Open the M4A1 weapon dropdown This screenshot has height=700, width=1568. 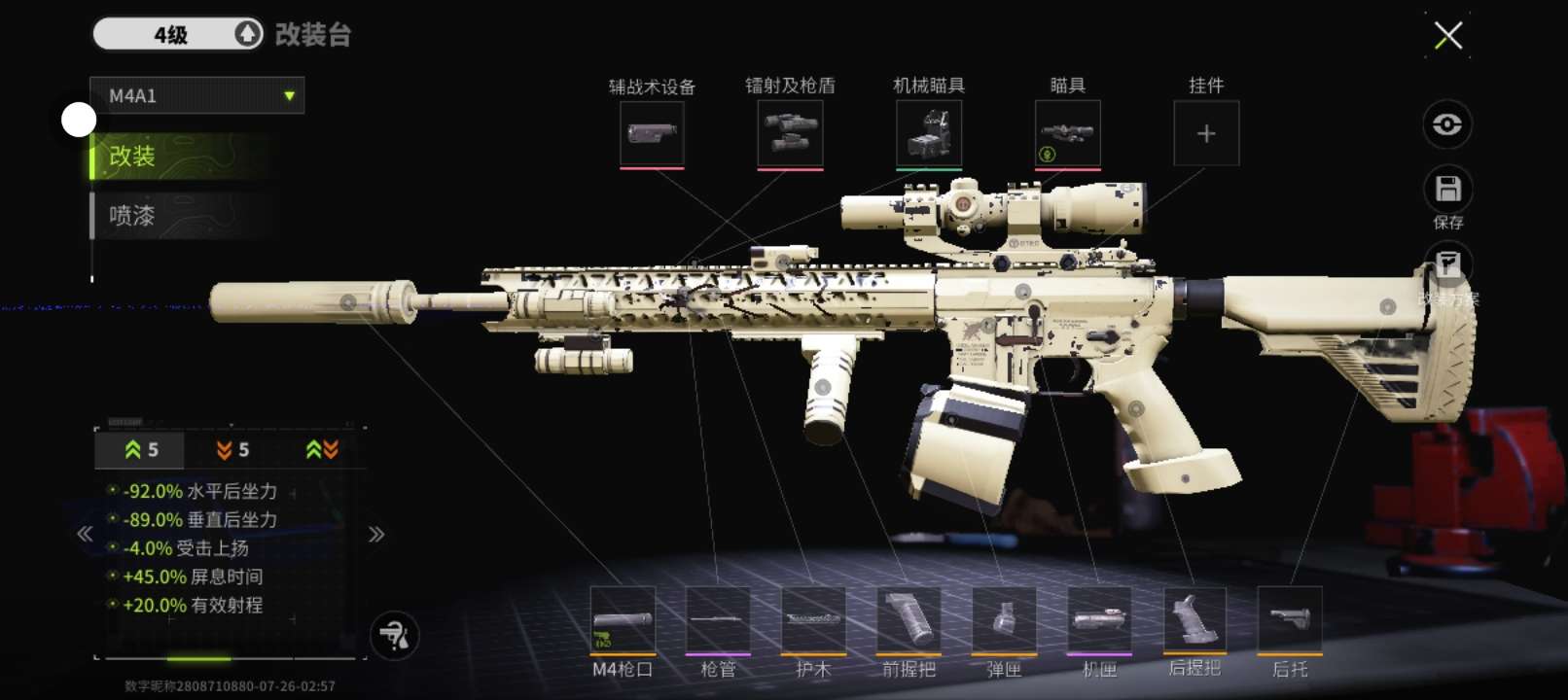[197, 96]
